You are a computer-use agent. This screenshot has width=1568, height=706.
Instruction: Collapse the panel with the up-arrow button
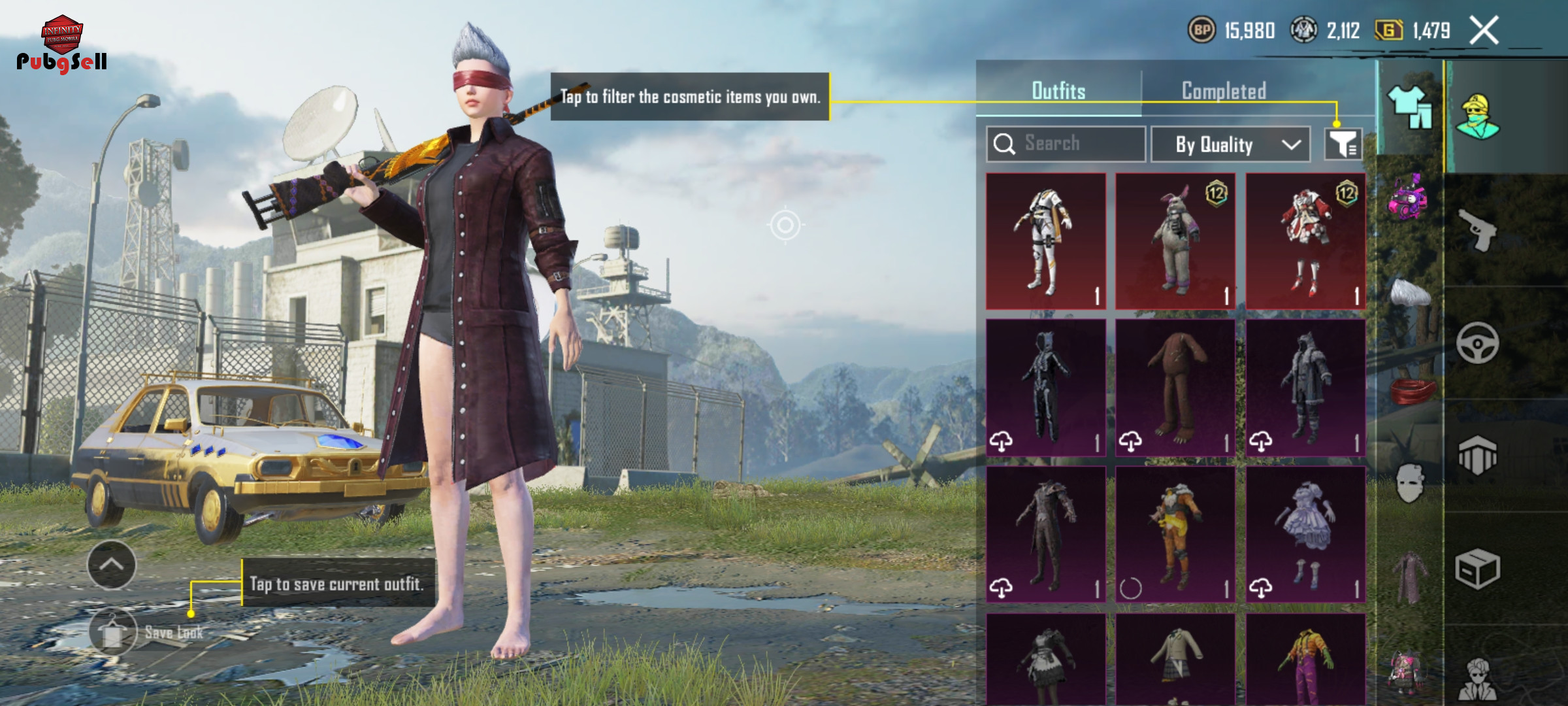click(x=112, y=565)
